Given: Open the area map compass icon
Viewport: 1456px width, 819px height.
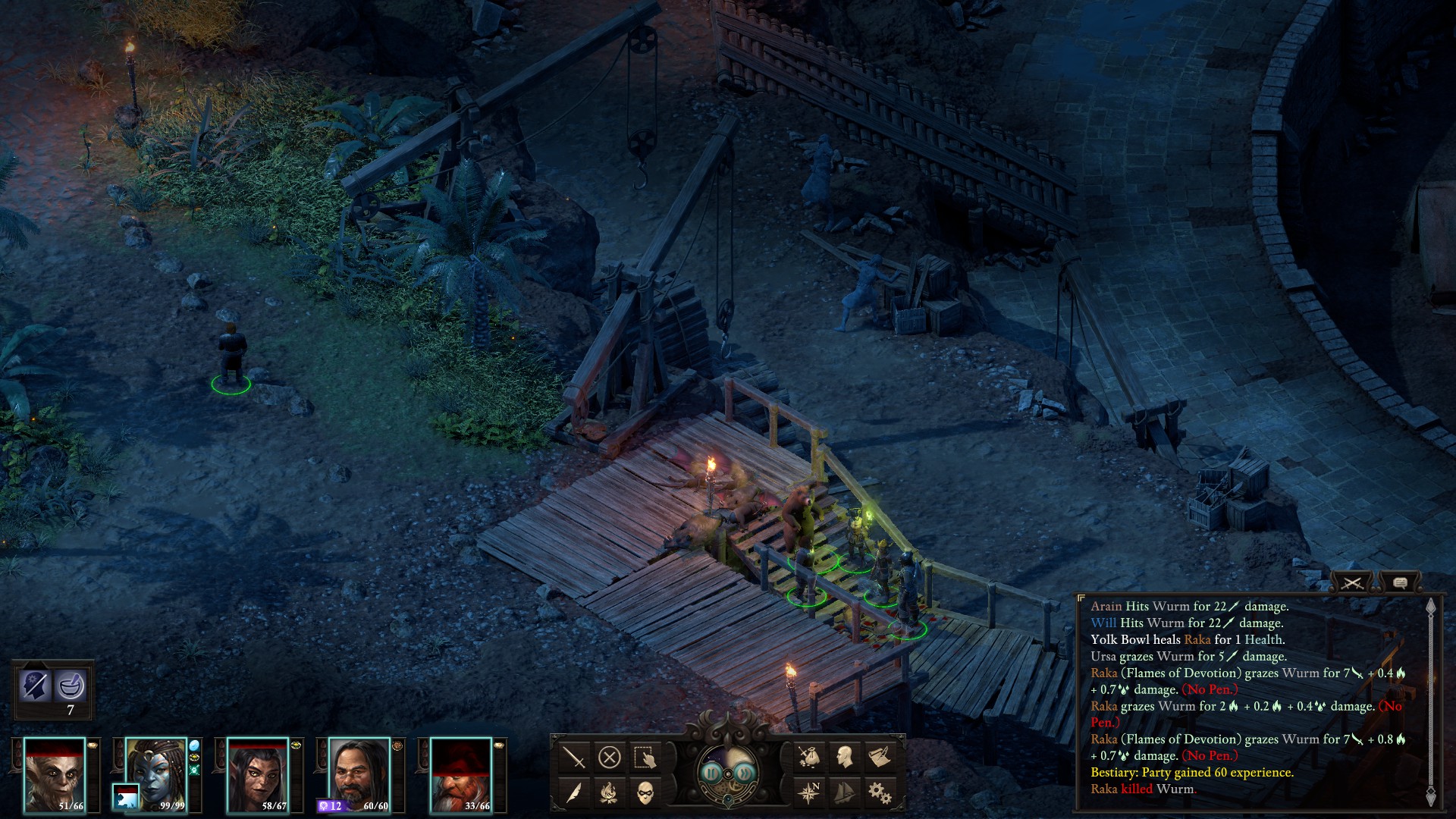Looking at the screenshot, I should 808,792.
